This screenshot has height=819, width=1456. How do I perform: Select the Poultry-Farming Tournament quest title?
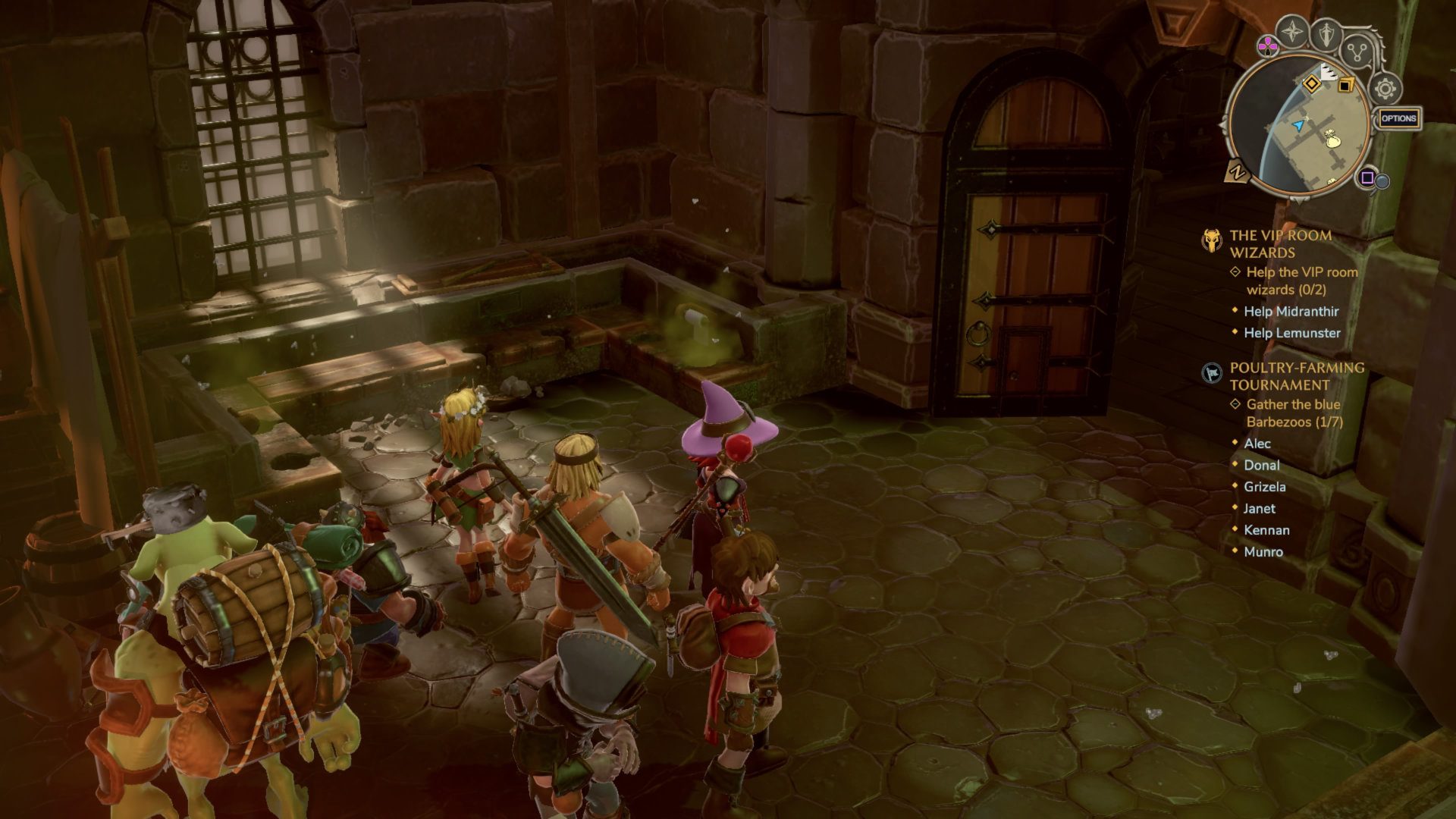1296,376
